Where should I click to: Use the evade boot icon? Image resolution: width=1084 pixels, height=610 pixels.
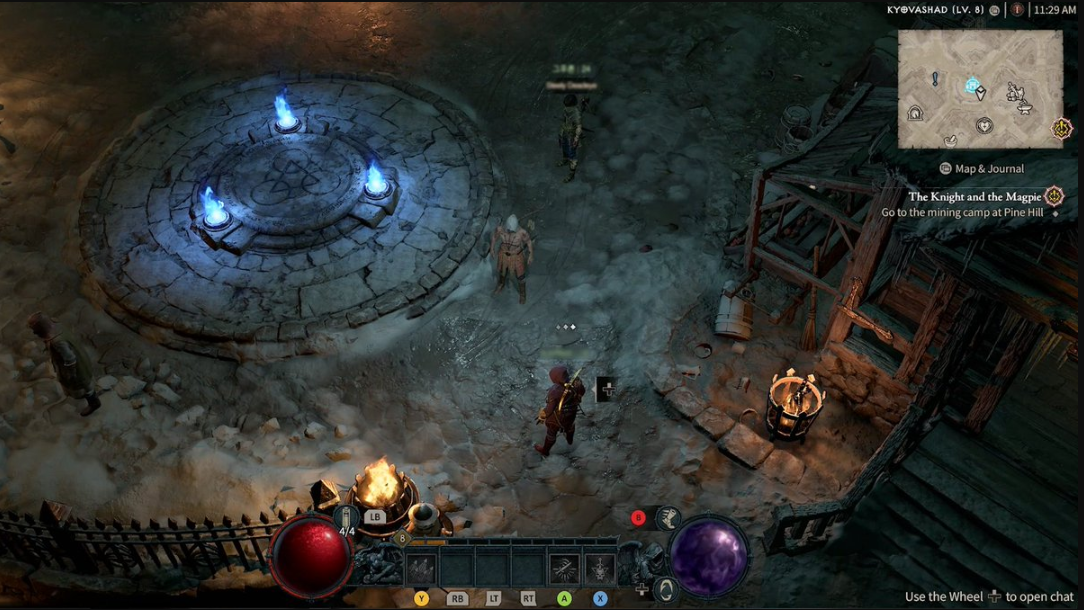(x=667, y=518)
